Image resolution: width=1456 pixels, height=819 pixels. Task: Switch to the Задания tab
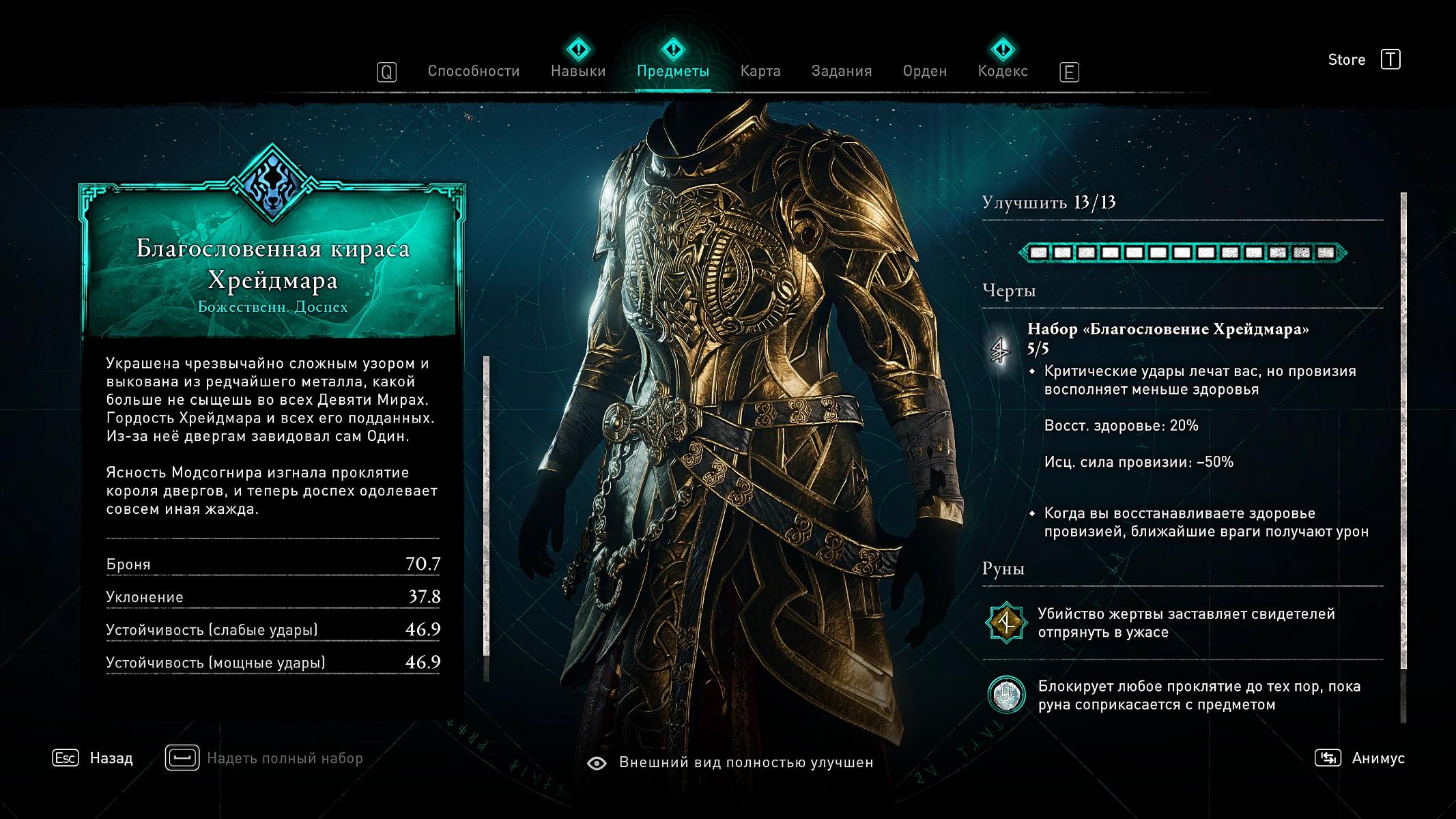coord(841,71)
